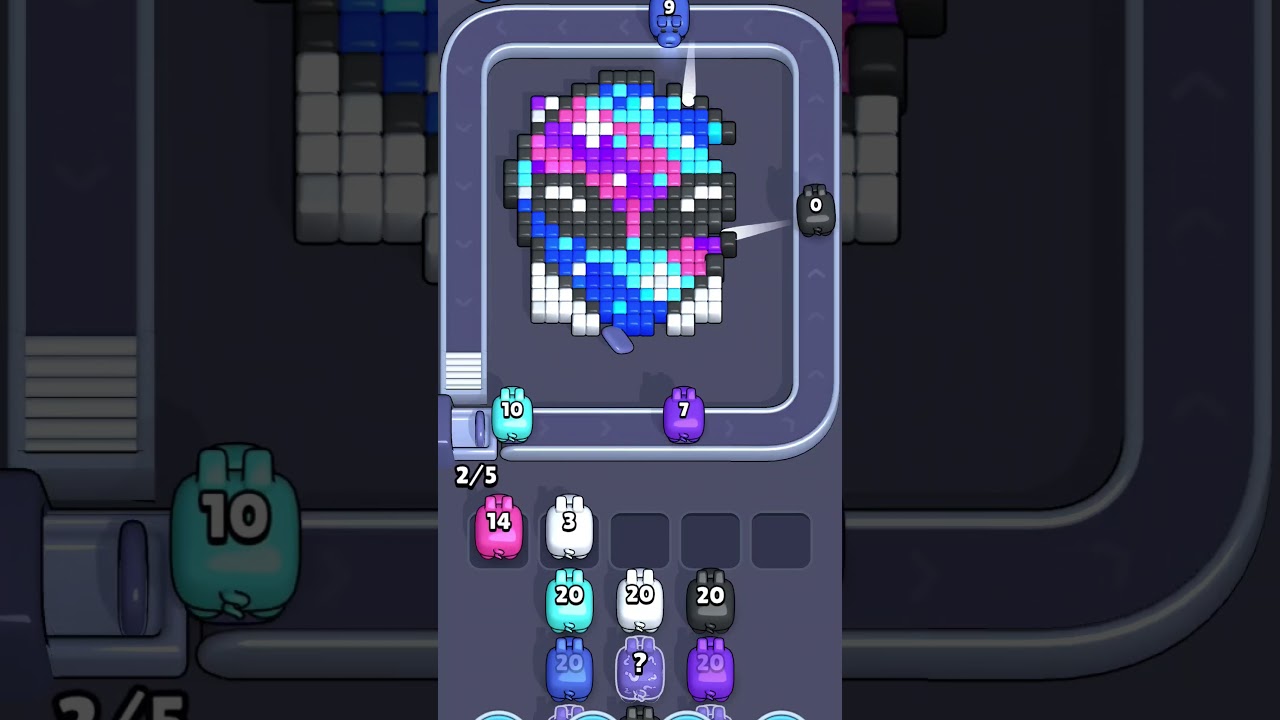Tap the leftmost circular button at the bottom

click(496, 716)
